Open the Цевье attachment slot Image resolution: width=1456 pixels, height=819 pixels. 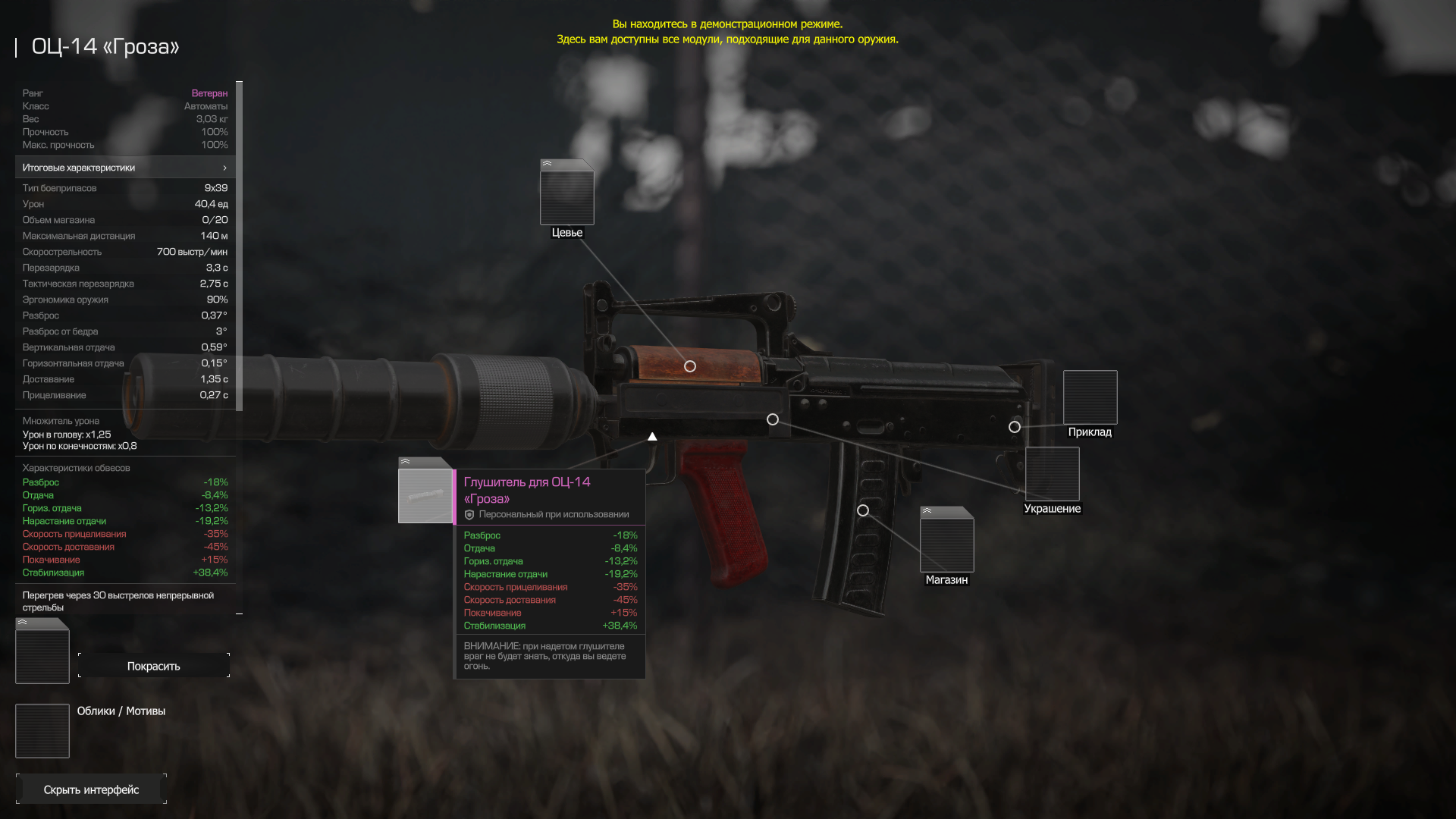point(566,195)
